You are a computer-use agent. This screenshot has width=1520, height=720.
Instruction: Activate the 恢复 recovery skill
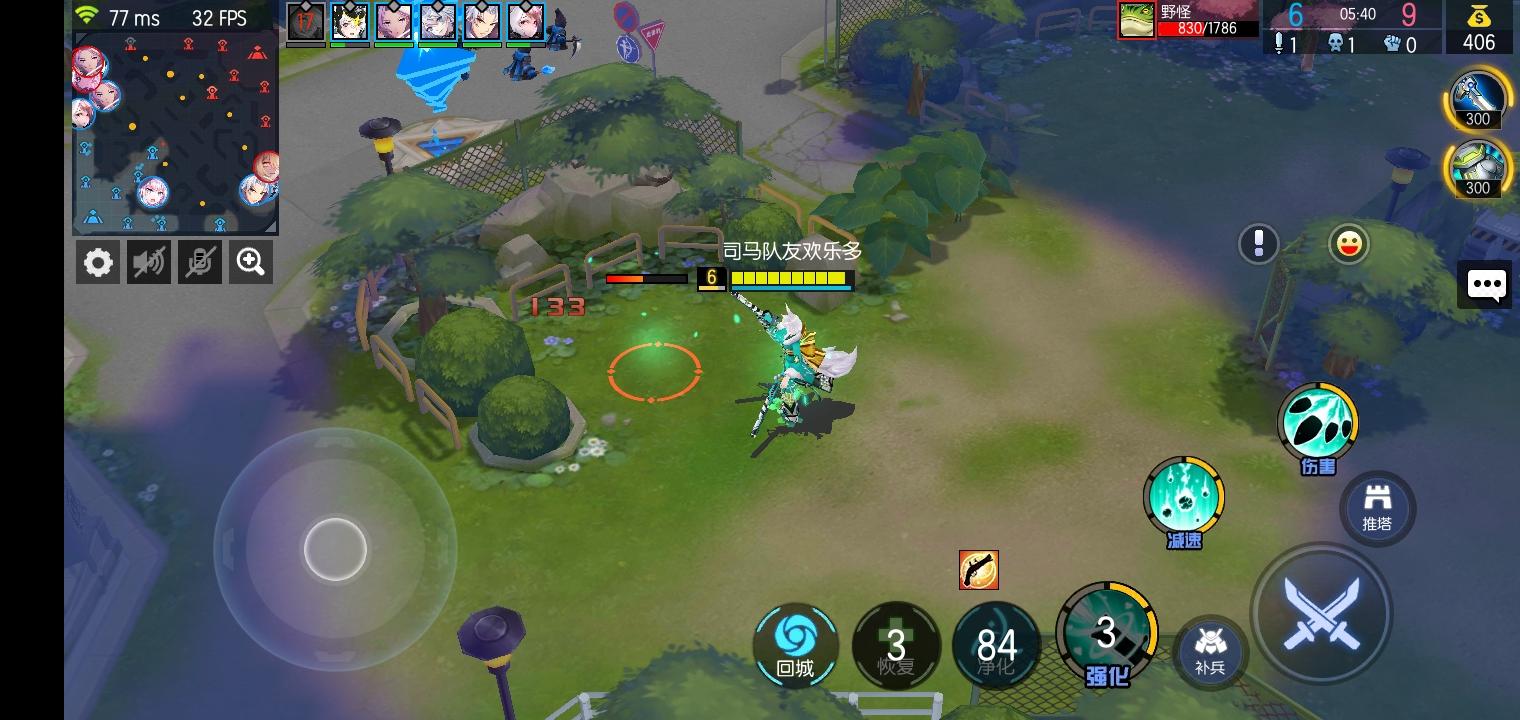896,645
